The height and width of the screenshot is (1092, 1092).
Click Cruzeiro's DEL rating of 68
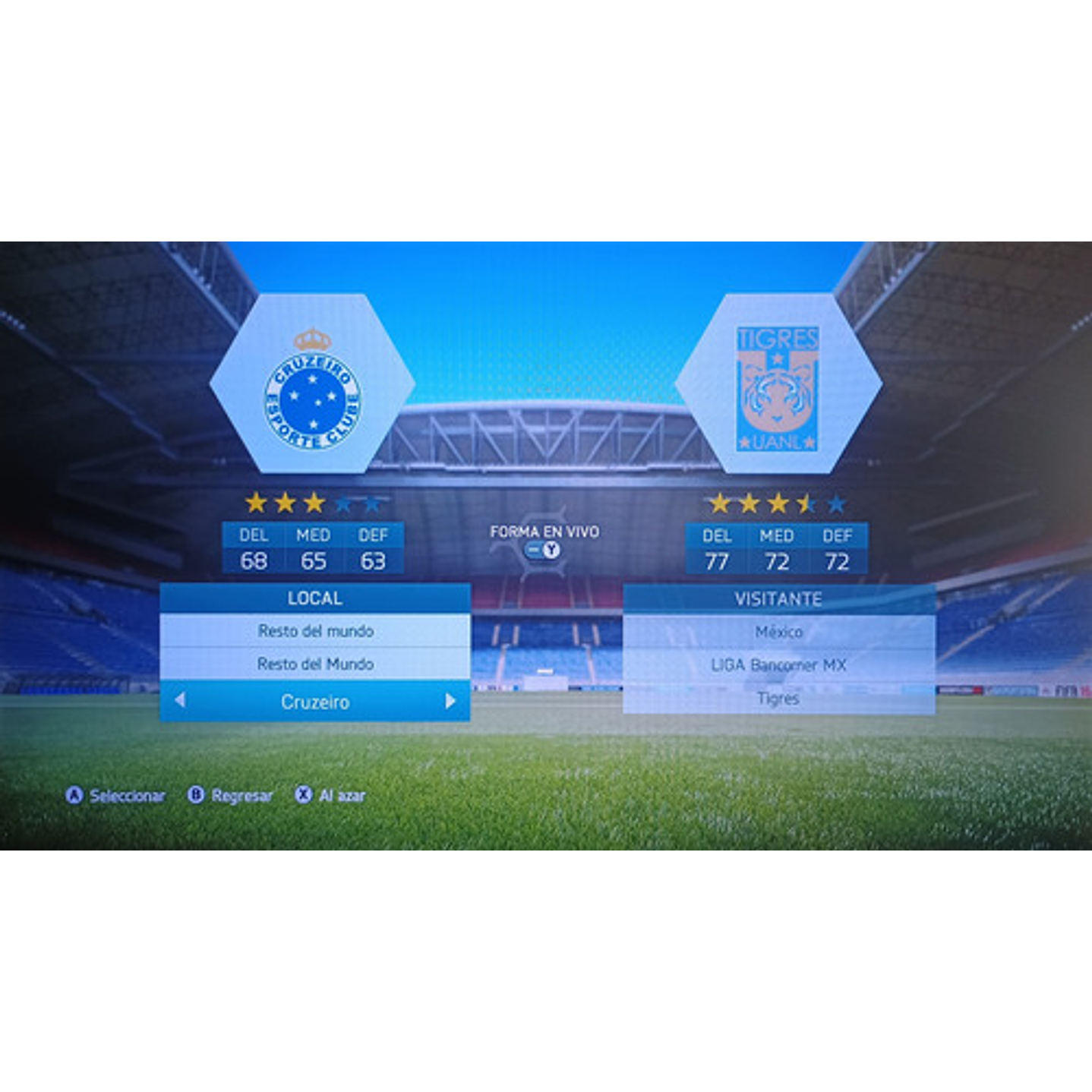coord(256,561)
